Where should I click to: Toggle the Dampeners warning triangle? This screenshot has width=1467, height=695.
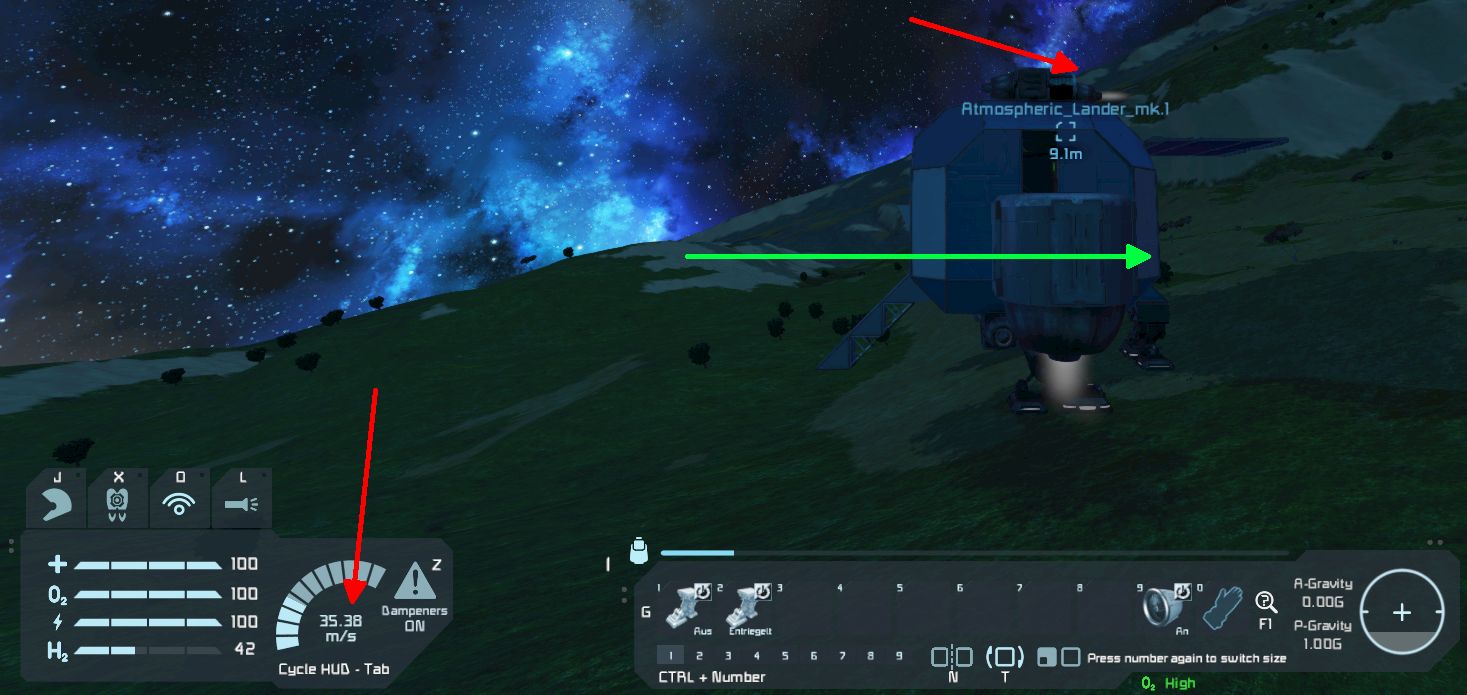414,581
